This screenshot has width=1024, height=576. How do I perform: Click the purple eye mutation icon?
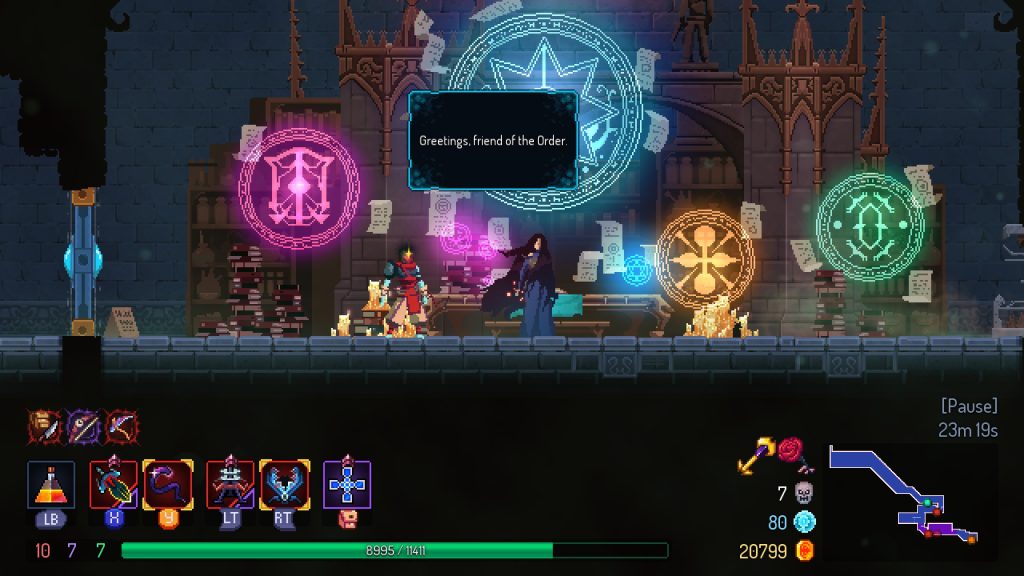82,426
